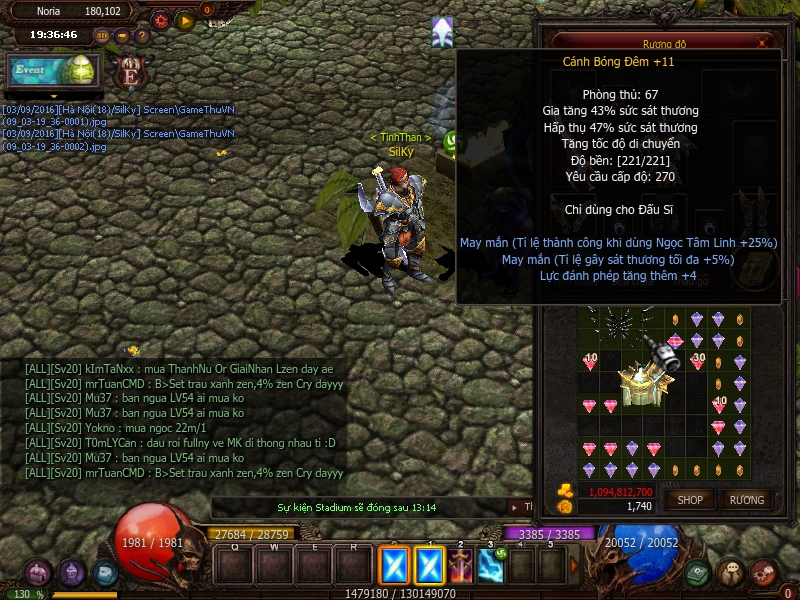Close the Rương đồ inventory window
800x600 pixels.
[x=764, y=44]
